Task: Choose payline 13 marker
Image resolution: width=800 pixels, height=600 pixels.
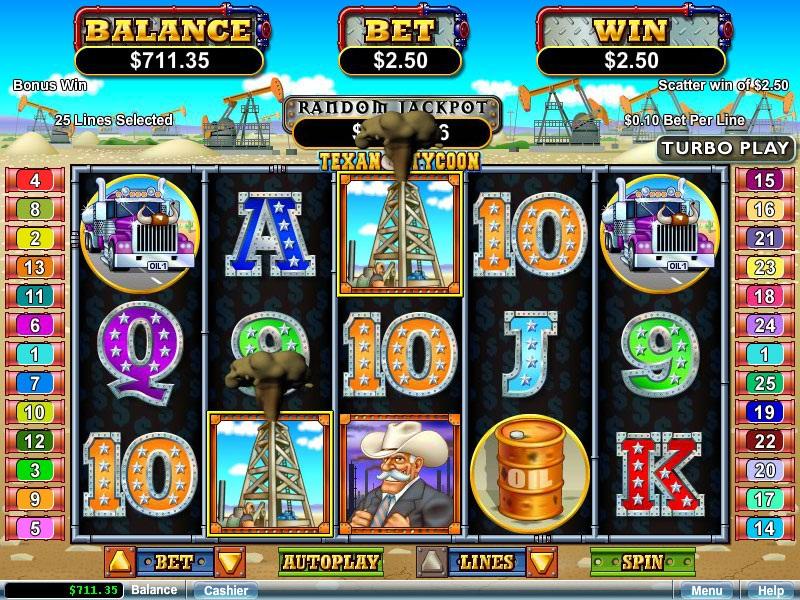Action: (x=35, y=267)
